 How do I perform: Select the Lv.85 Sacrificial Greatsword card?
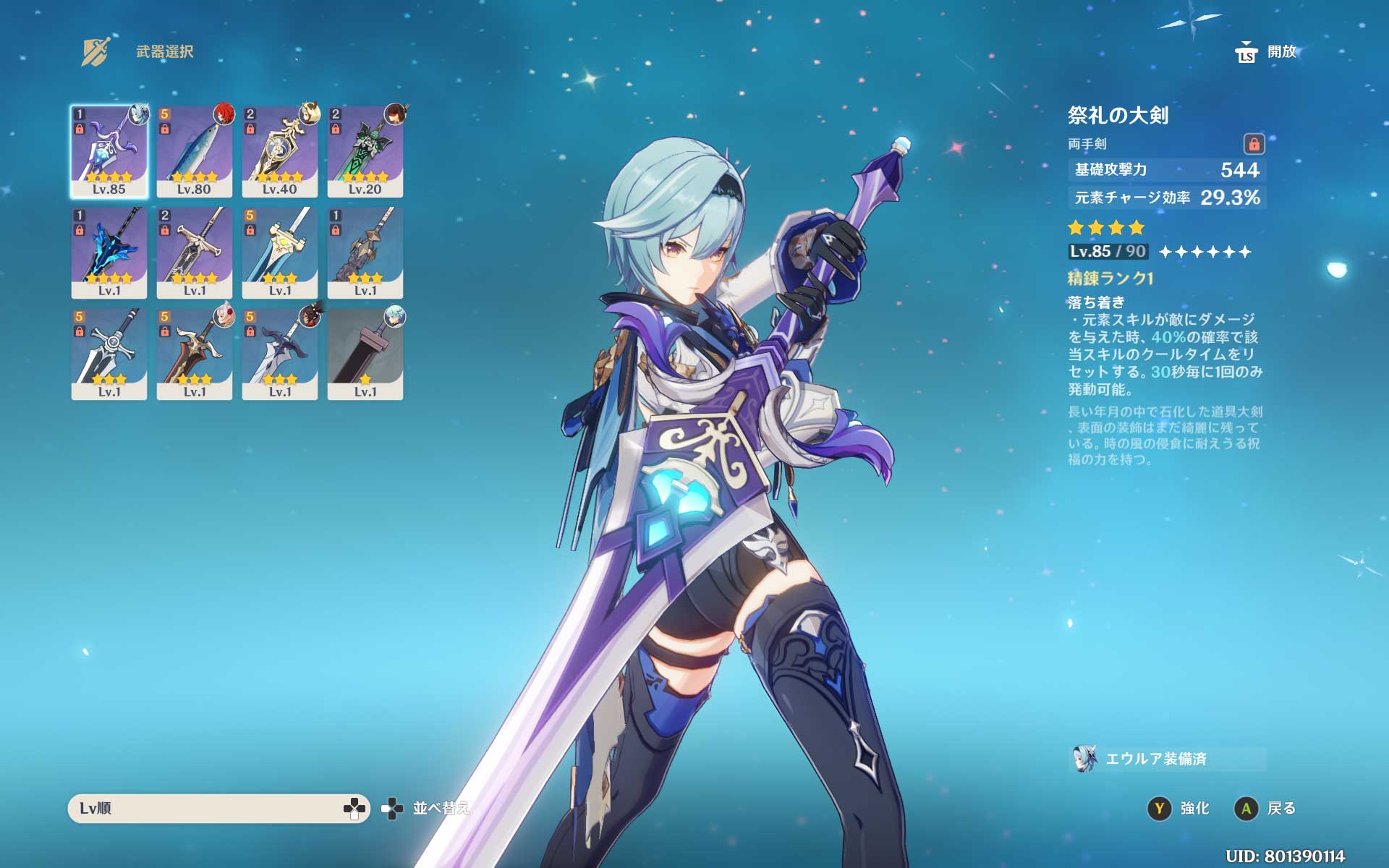[109, 151]
